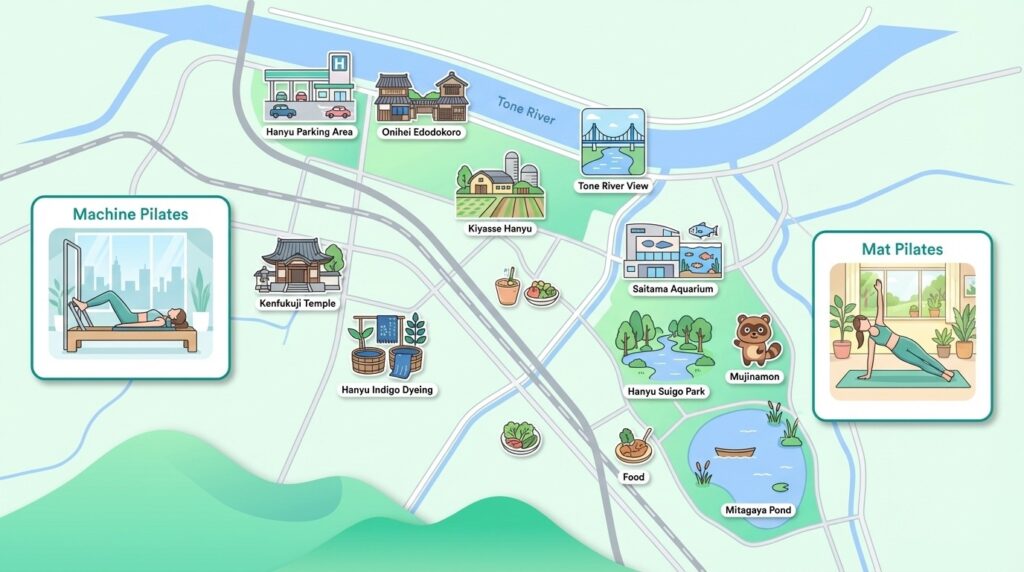
Task: Open the Mat Pilates card
Action: coord(902,325)
